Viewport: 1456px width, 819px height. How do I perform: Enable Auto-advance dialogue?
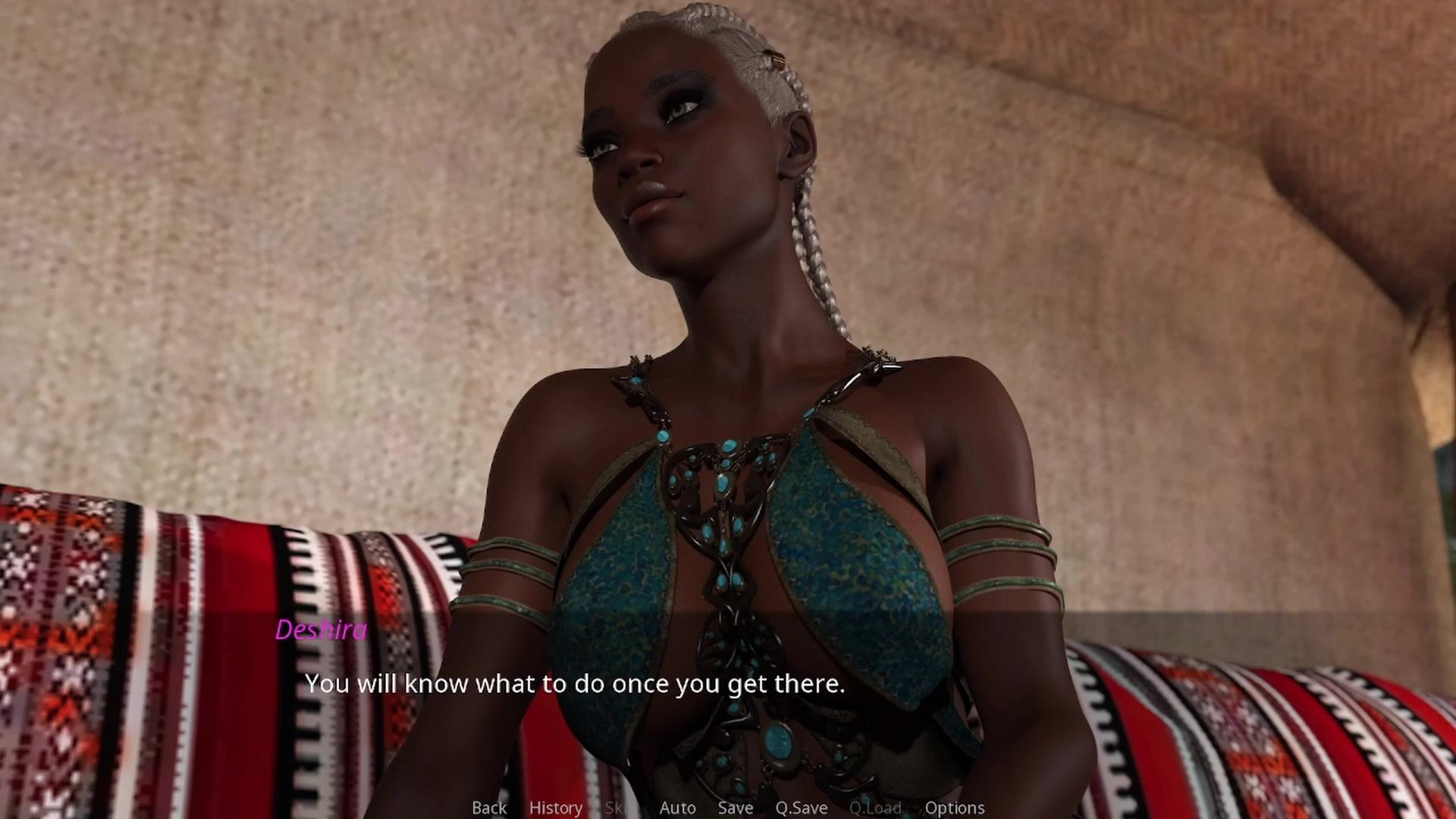[677, 808]
